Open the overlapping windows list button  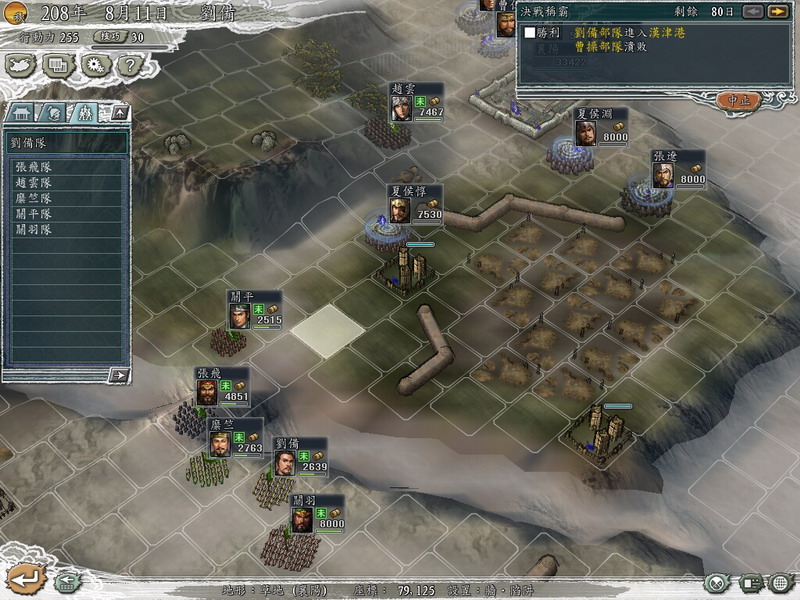pos(58,65)
